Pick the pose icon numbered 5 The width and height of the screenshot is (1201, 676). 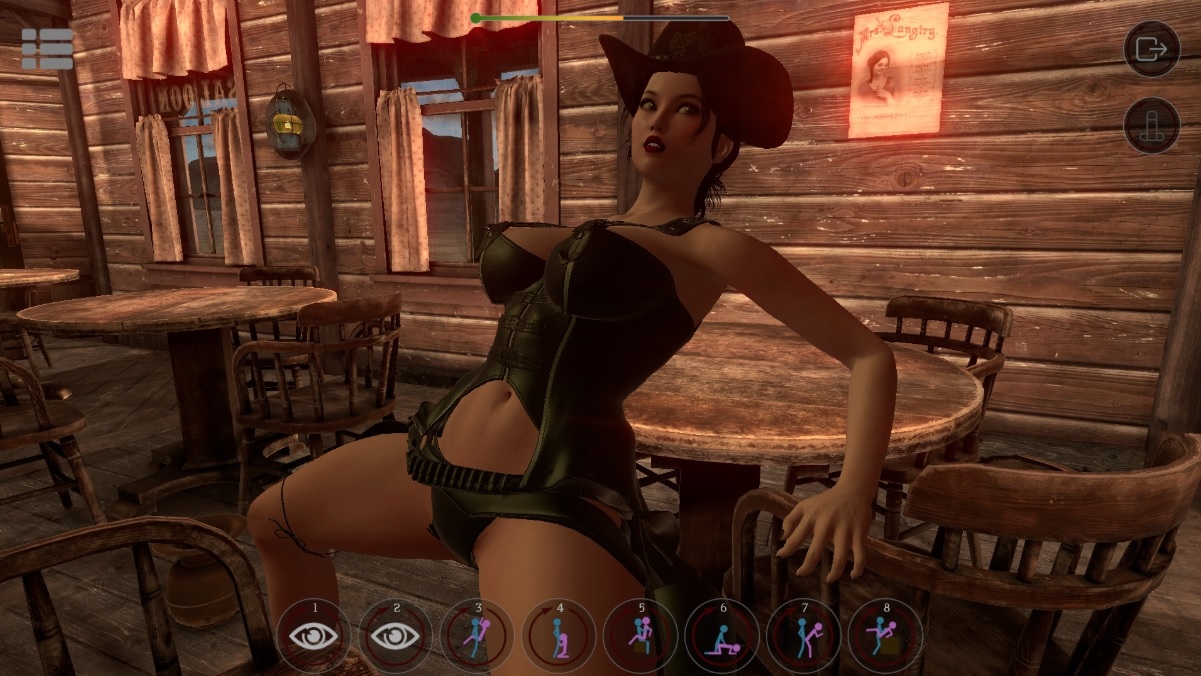[641, 636]
